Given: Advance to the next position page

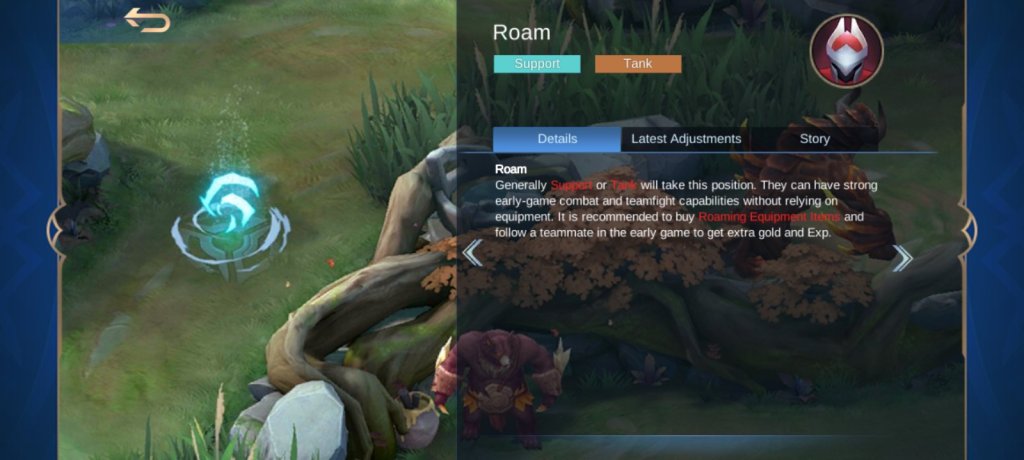Looking at the screenshot, I should click(902, 259).
